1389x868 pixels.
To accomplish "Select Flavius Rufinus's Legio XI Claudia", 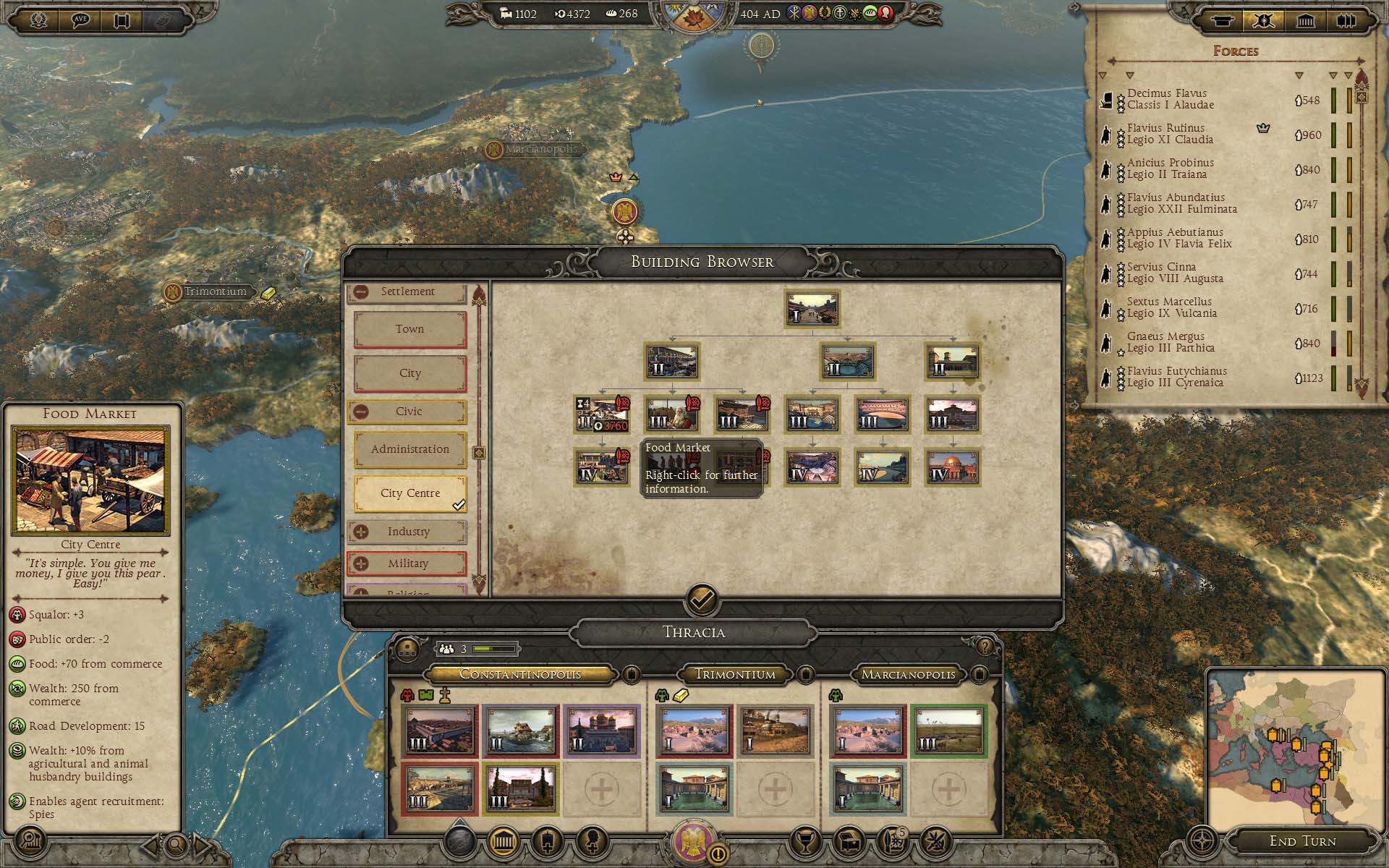I will pos(1170,134).
